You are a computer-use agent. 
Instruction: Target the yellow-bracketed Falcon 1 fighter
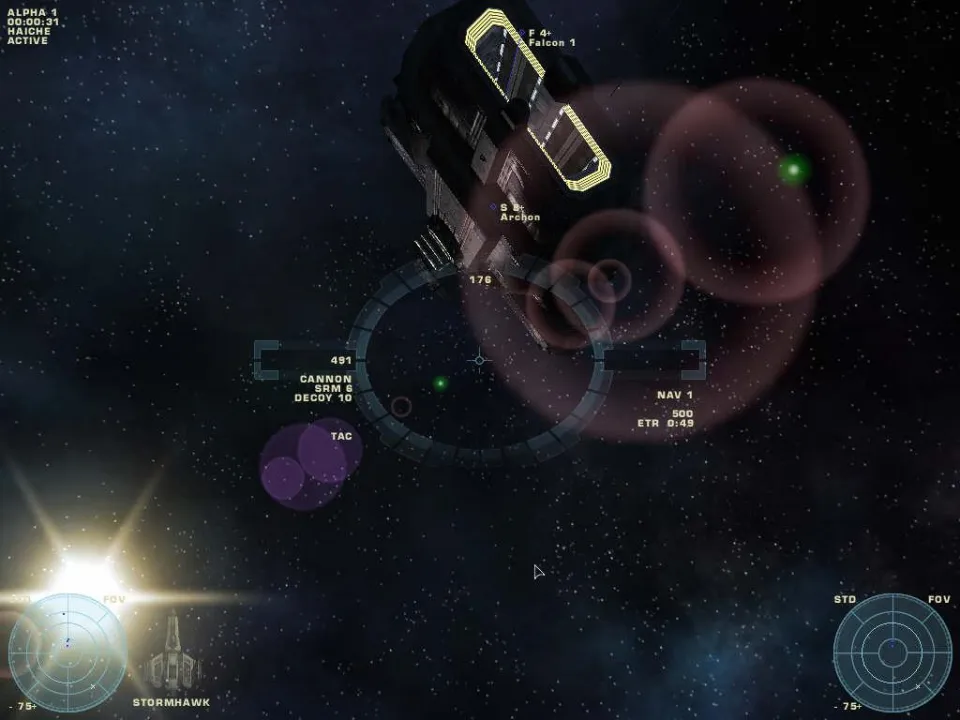tap(538, 98)
